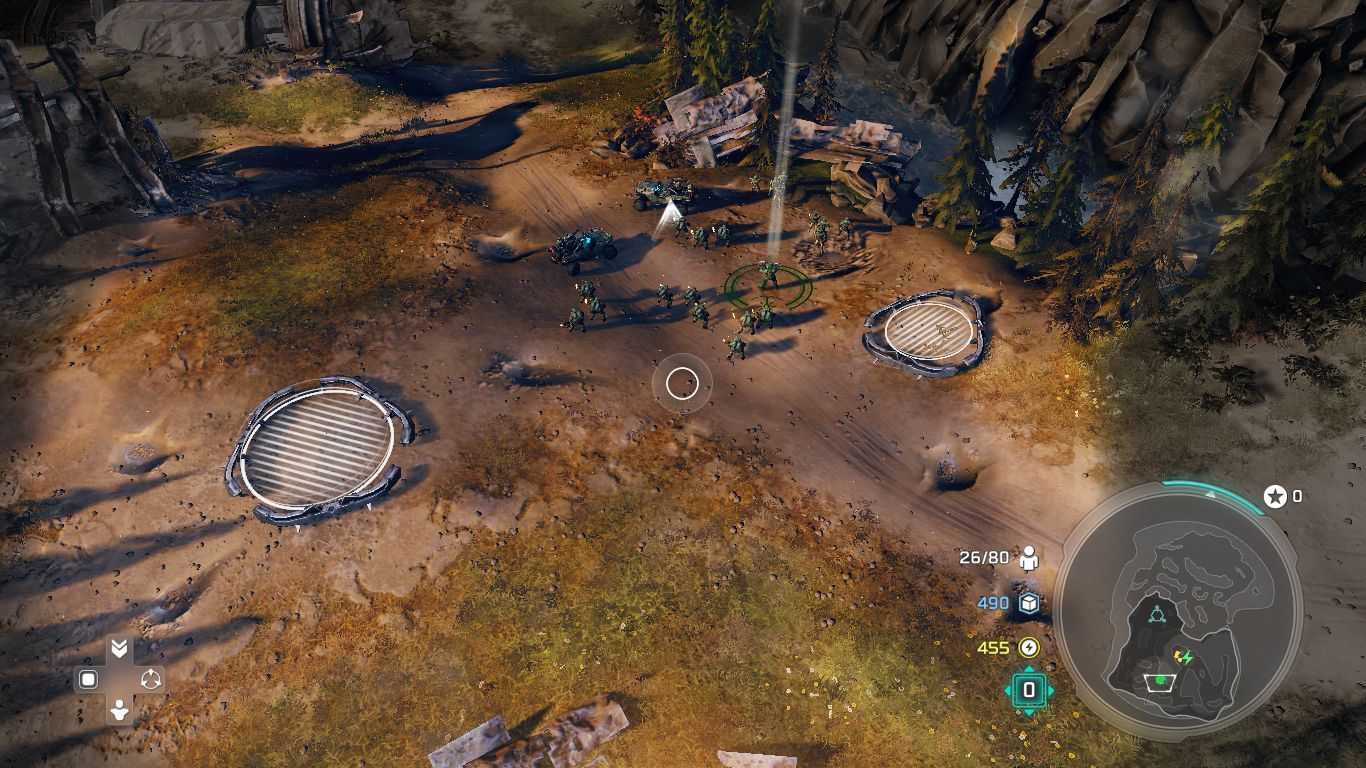This screenshot has height=768, width=1366.
Task: Jump to the lightning bolt minimap marker
Action: (1185, 657)
